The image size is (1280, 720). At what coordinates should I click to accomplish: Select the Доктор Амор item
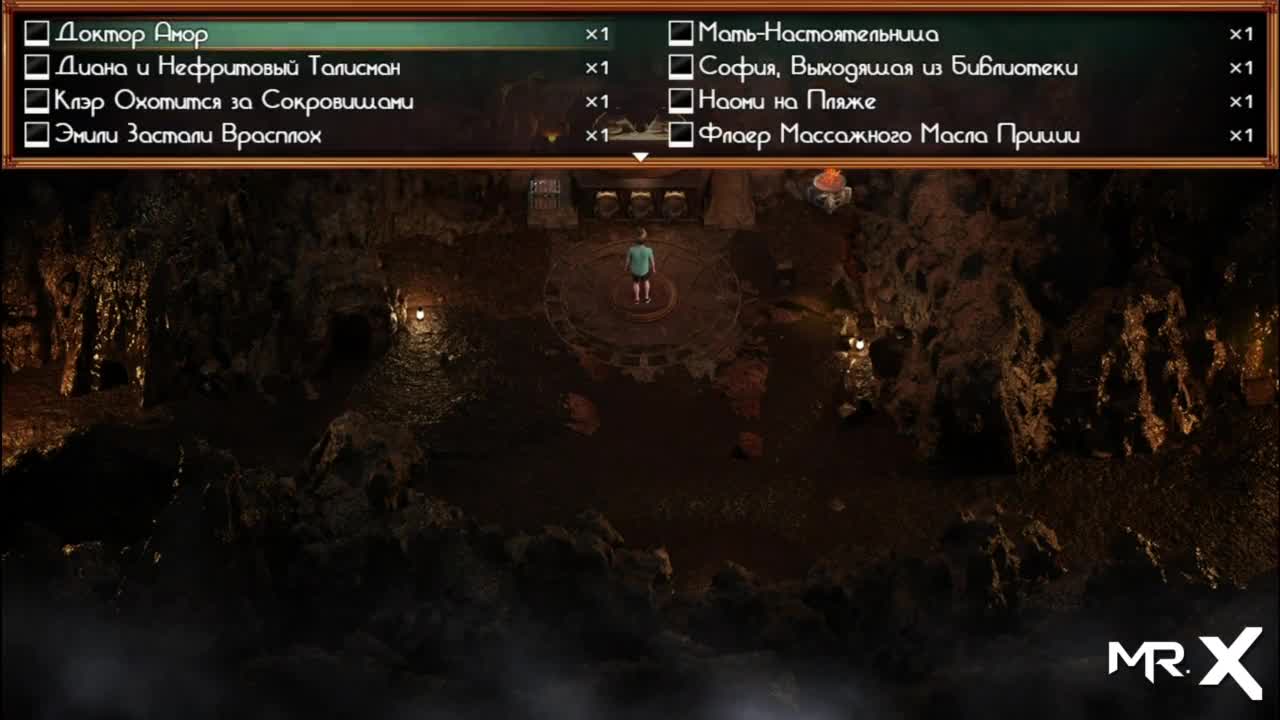[132, 34]
